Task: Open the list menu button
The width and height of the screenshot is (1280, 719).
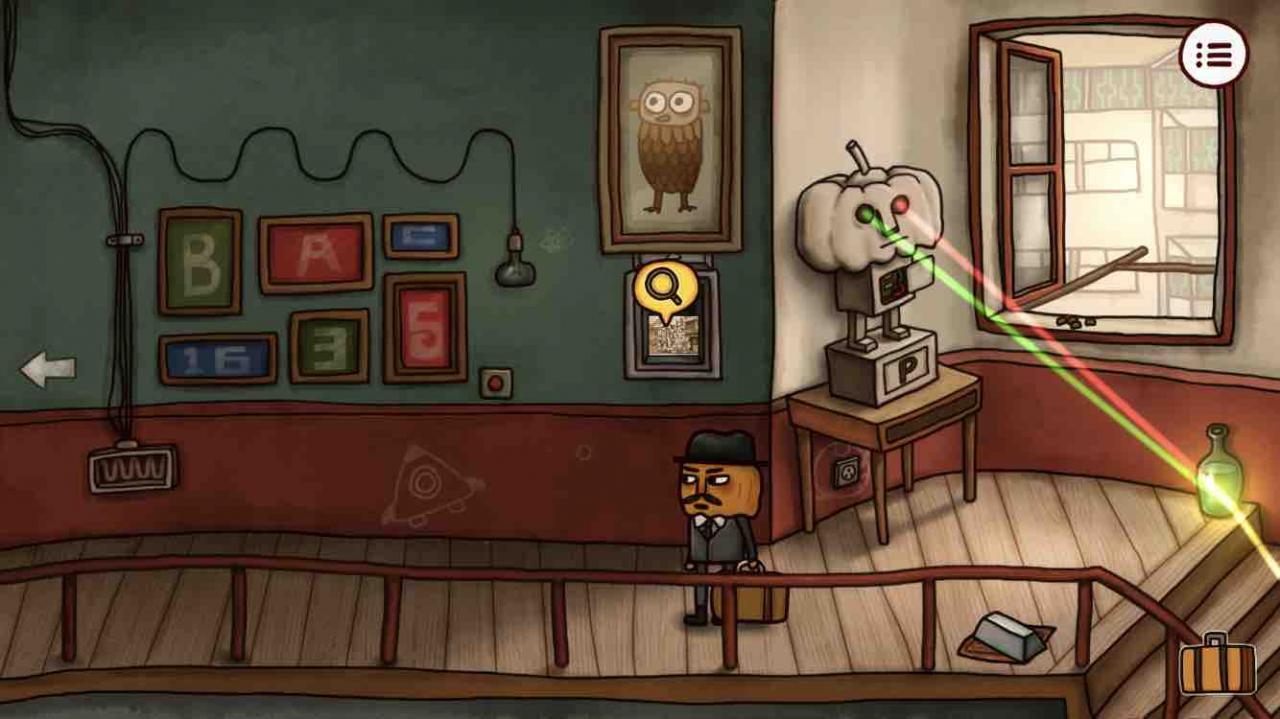Action: tap(1213, 55)
